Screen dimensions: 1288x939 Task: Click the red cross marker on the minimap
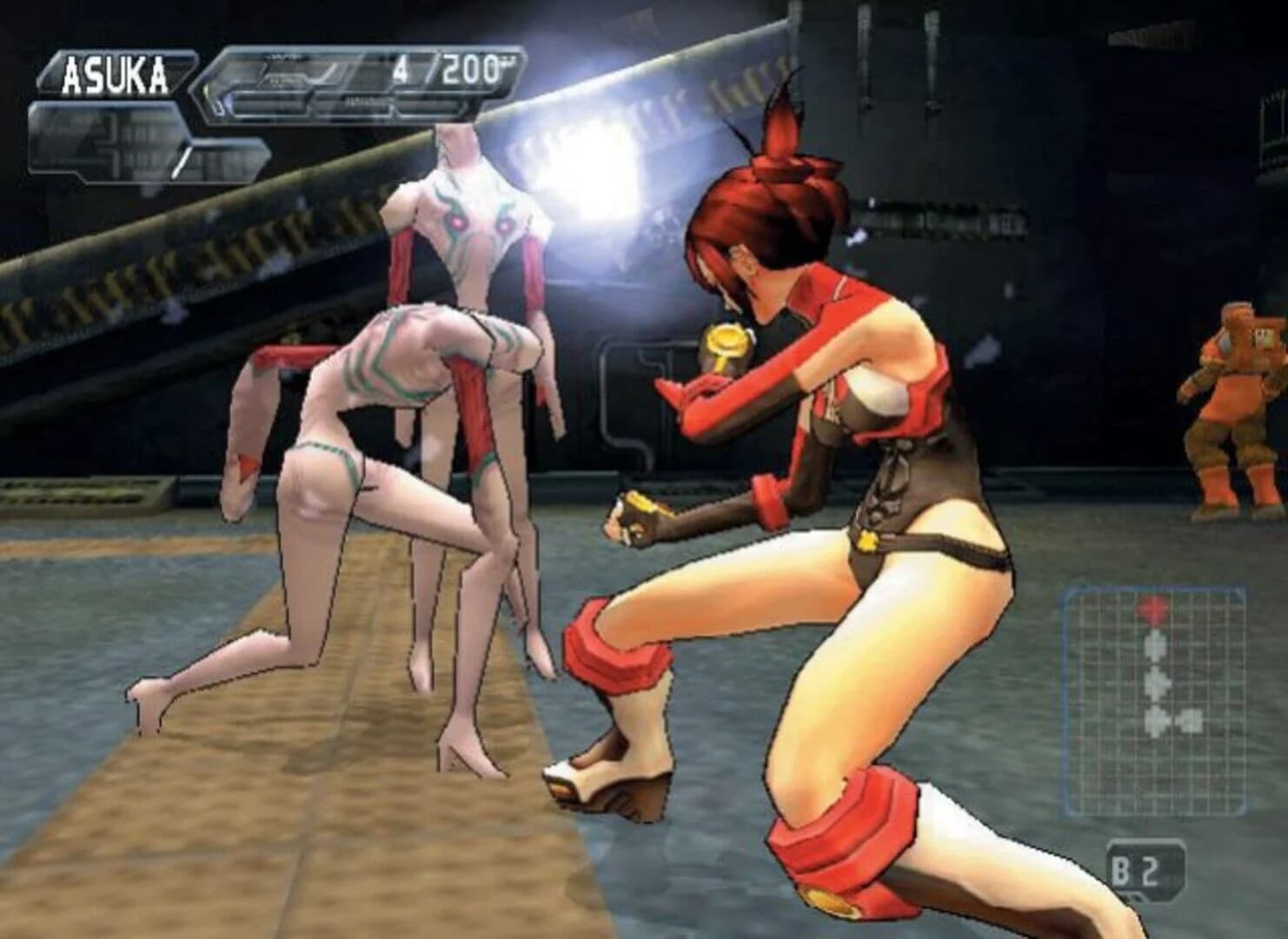pos(1152,606)
